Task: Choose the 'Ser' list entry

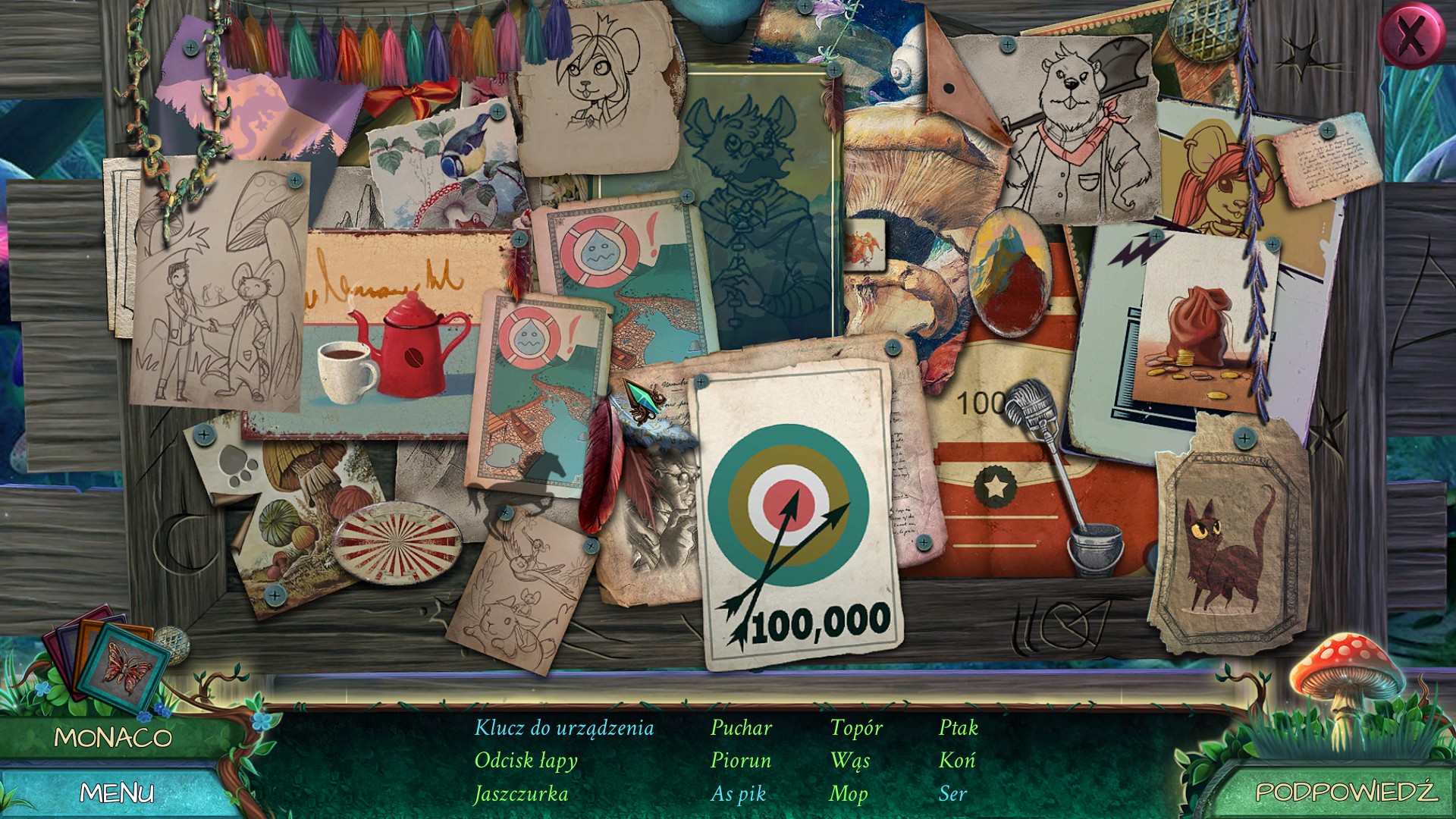Action: click(x=952, y=794)
